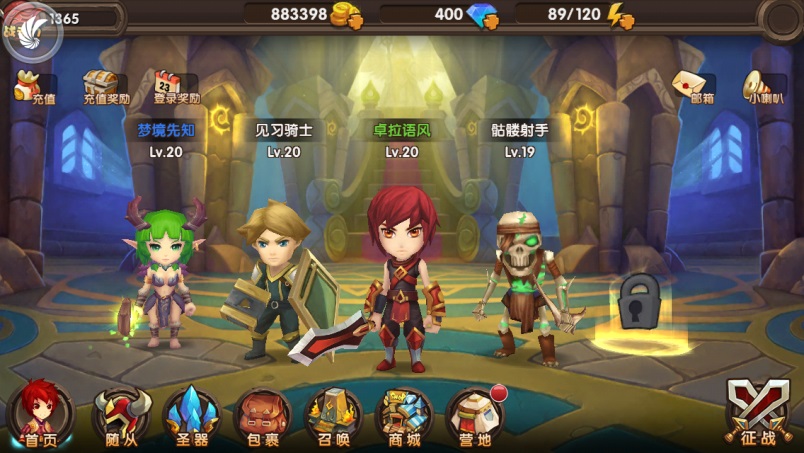Open the 包裹 backpack inventory
This screenshot has height=453, width=804.
[262, 416]
